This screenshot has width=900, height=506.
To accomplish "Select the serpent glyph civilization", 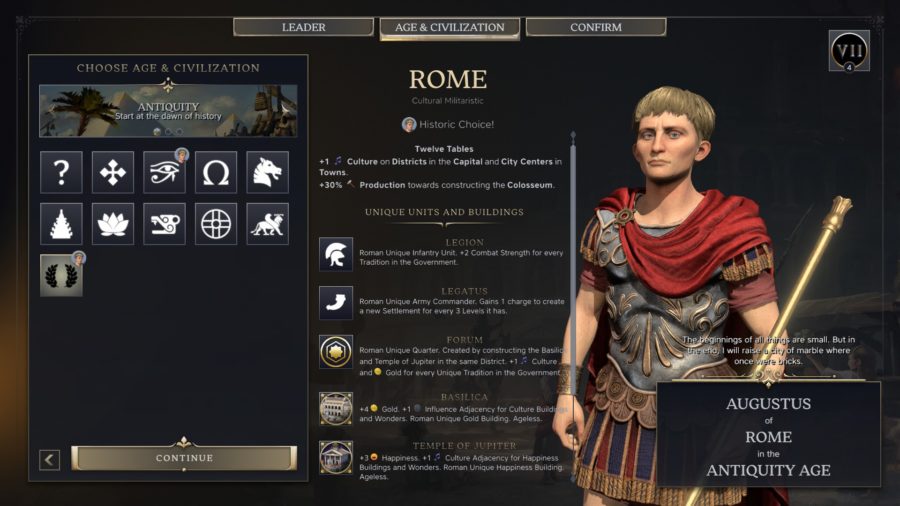I will coord(164,224).
